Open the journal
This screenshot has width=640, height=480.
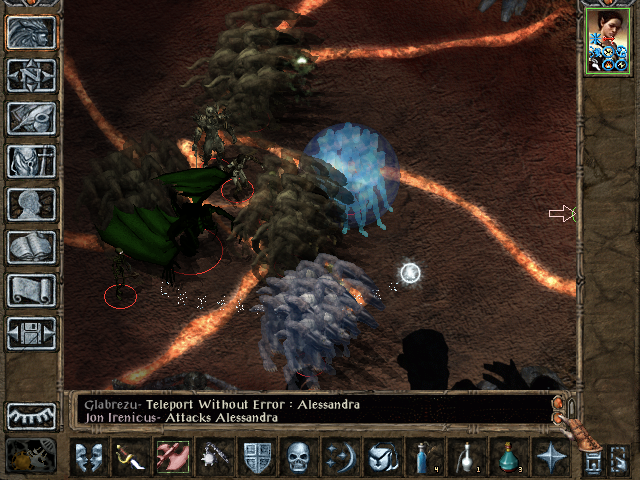32,118
